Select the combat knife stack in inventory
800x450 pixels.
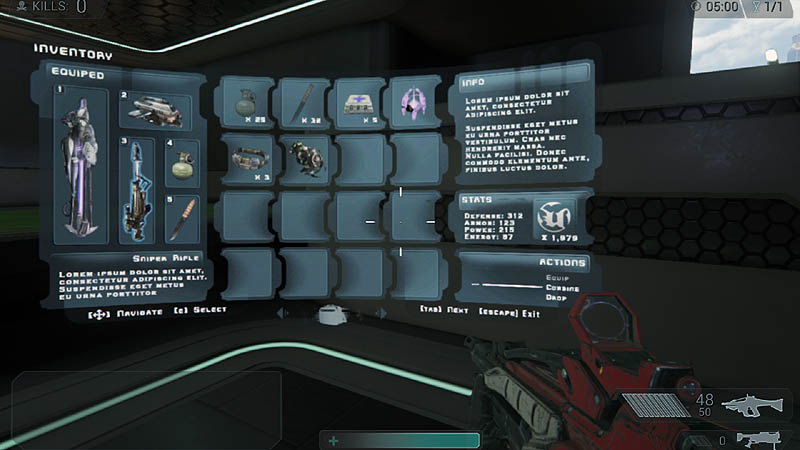[x=303, y=102]
